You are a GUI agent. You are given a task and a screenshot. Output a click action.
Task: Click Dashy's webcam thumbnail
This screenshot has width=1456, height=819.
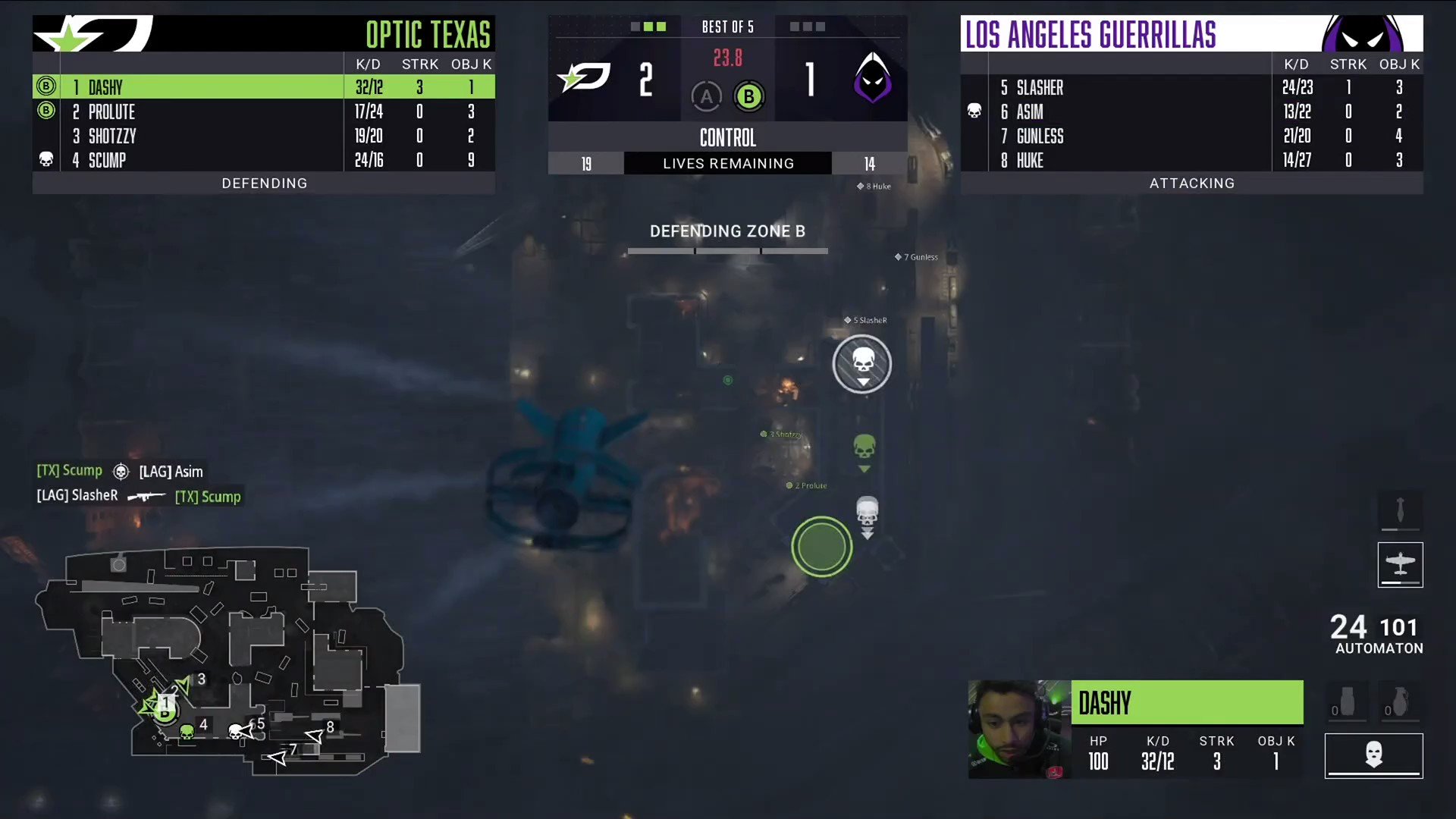[1018, 729]
